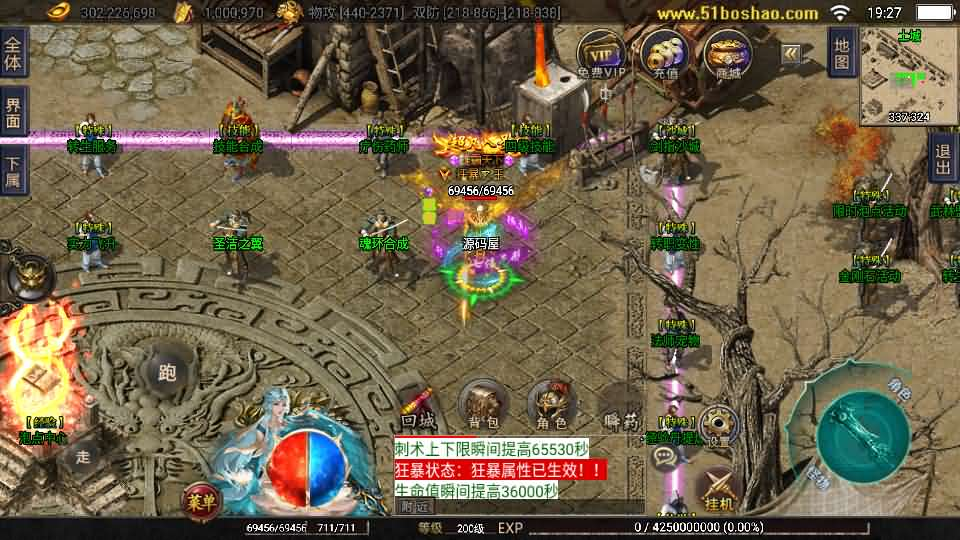Tap the 退出 exit button
The width and height of the screenshot is (960, 540).
pos(943,158)
